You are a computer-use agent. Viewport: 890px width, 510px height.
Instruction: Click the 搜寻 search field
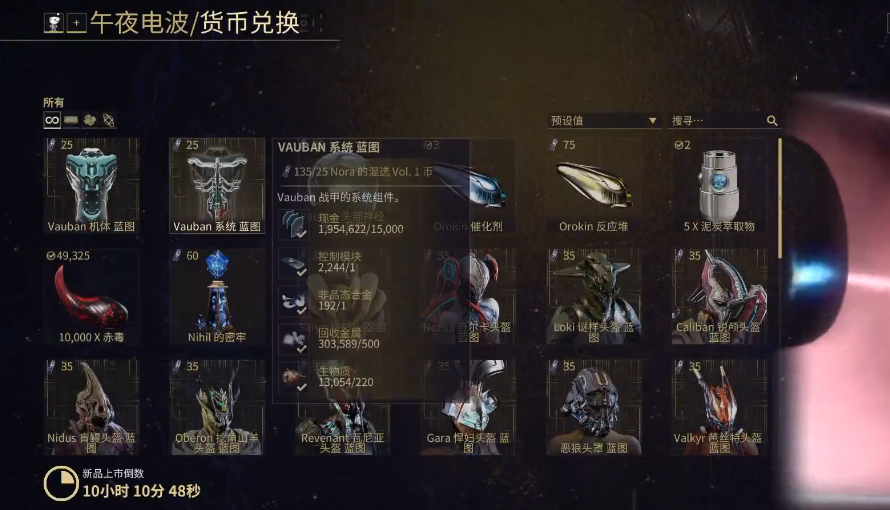pyautogui.click(x=716, y=121)
